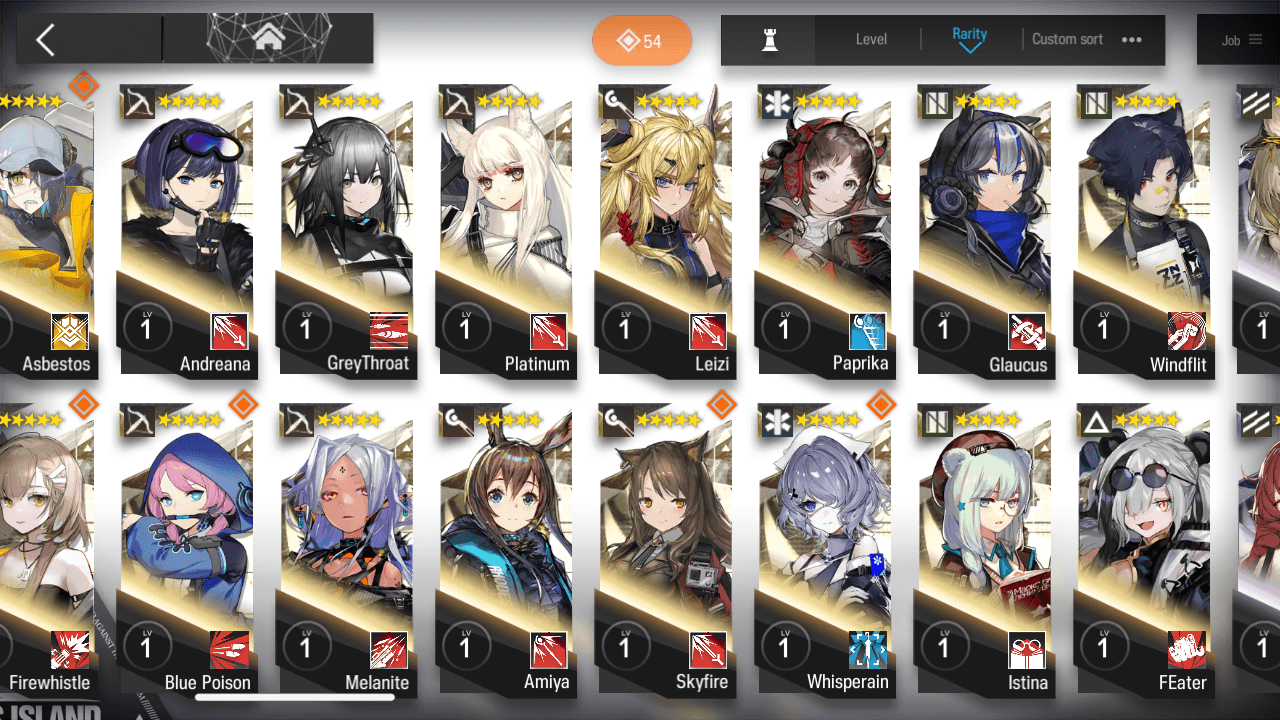The width and height of the screenshot is (1280, 720).
Task: Sort operators by Level
Action: pyautogui.click(x=871, y=40)
